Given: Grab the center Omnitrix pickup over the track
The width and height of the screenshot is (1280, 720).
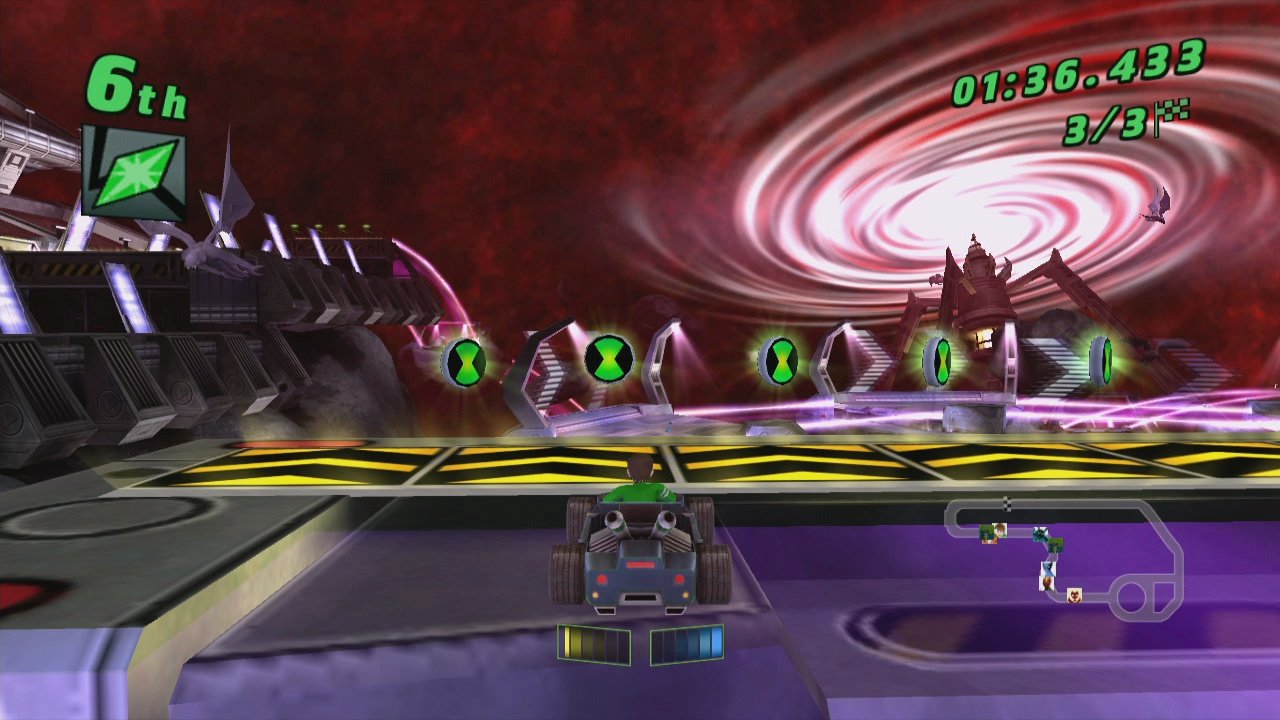Looking at the screenshot, I should [779, 363].
